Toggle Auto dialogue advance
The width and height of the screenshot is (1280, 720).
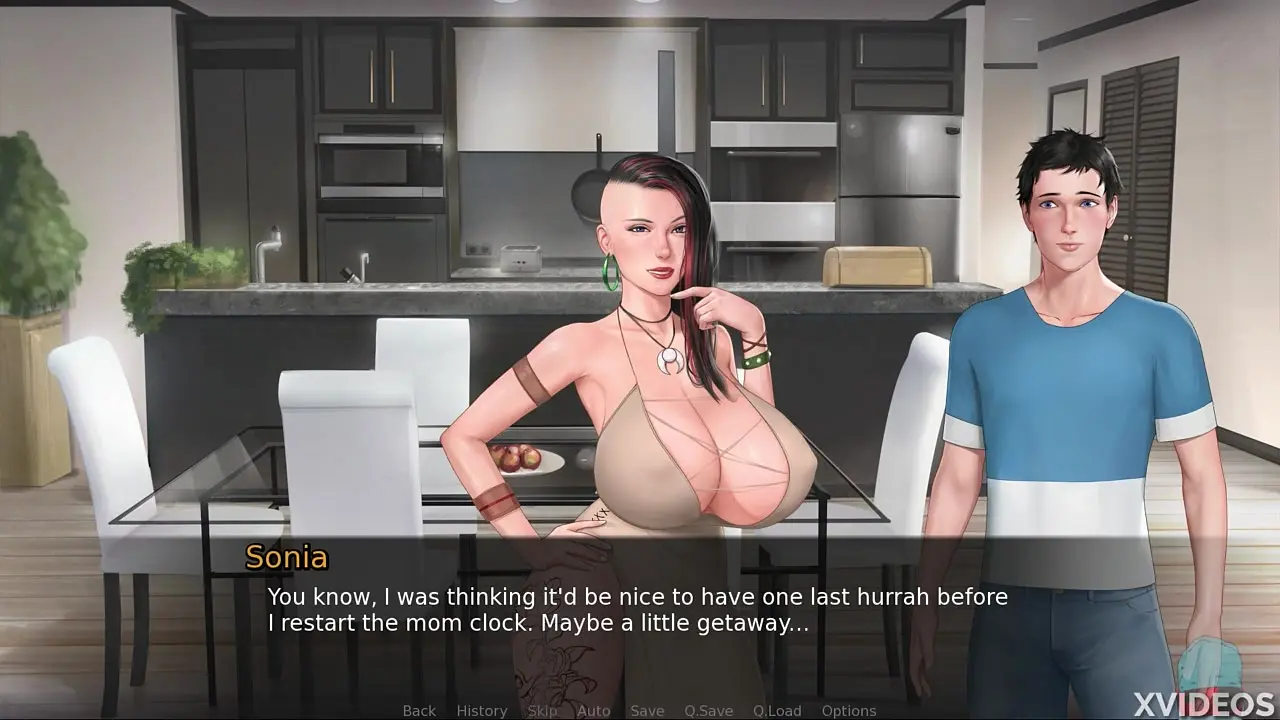(x=594, y=710)
